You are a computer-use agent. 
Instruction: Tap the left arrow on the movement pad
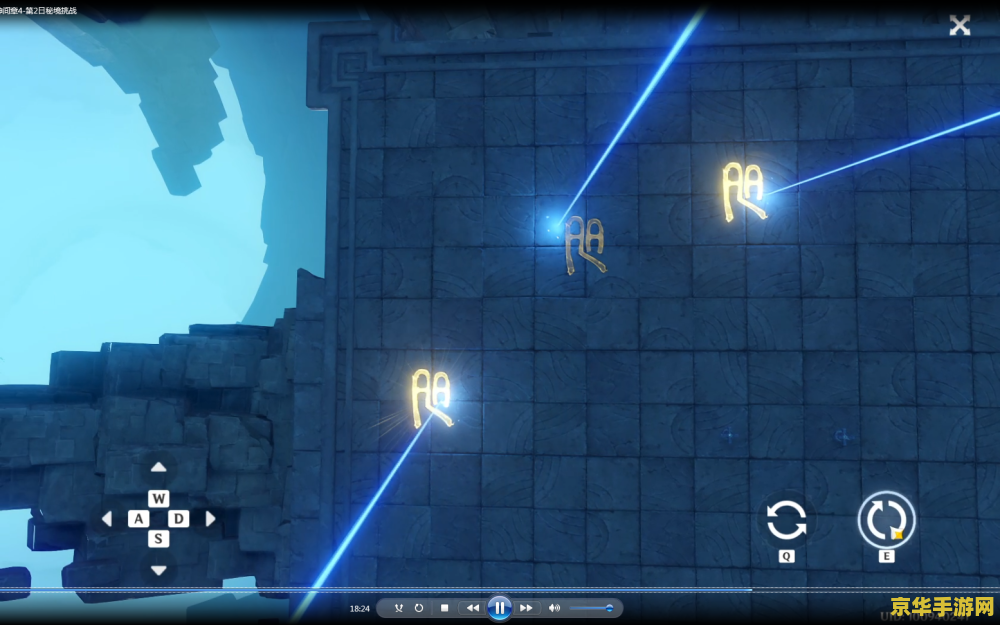click(107, 519)
